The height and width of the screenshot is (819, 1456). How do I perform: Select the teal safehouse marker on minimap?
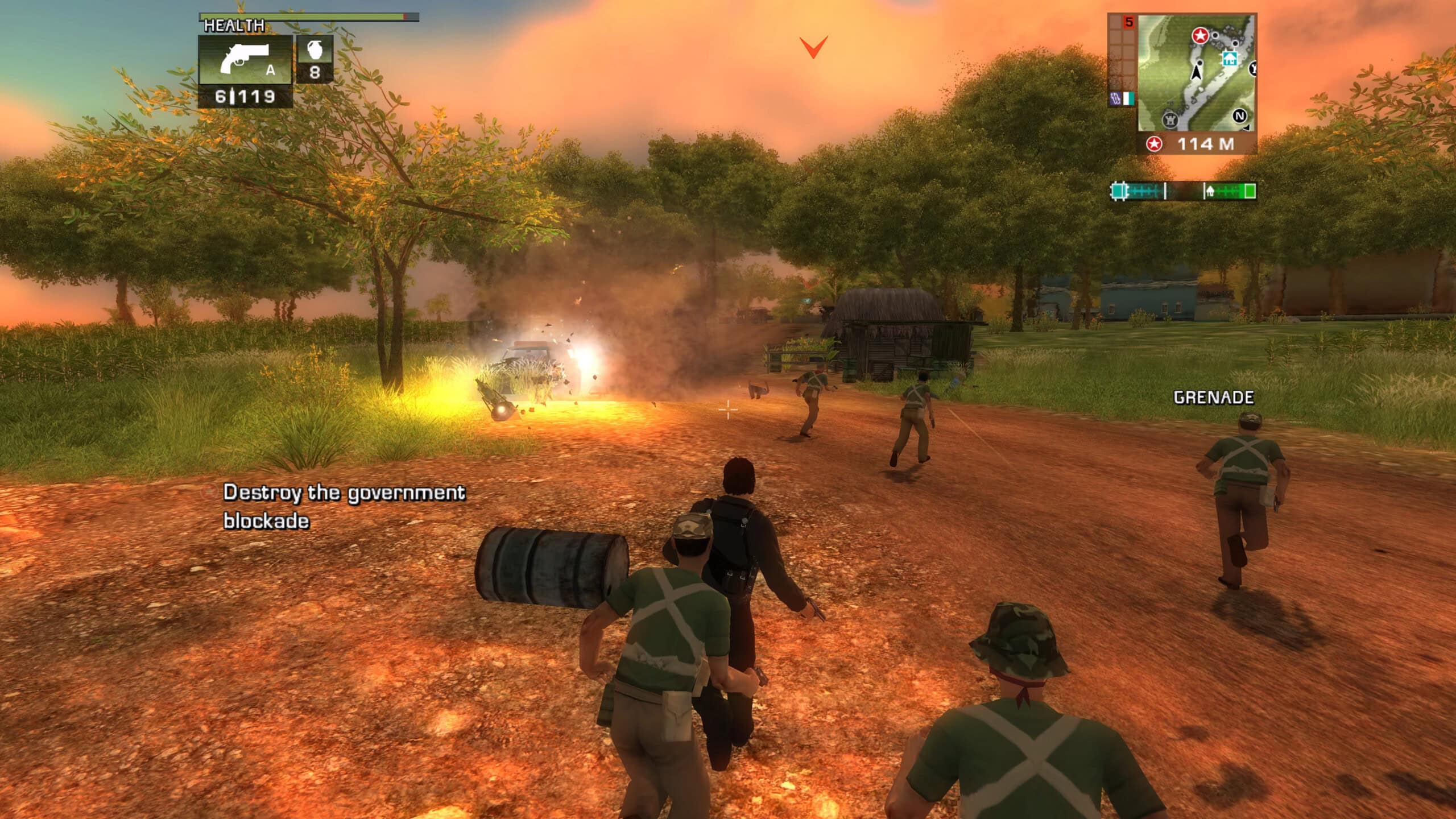[1230, 58]
